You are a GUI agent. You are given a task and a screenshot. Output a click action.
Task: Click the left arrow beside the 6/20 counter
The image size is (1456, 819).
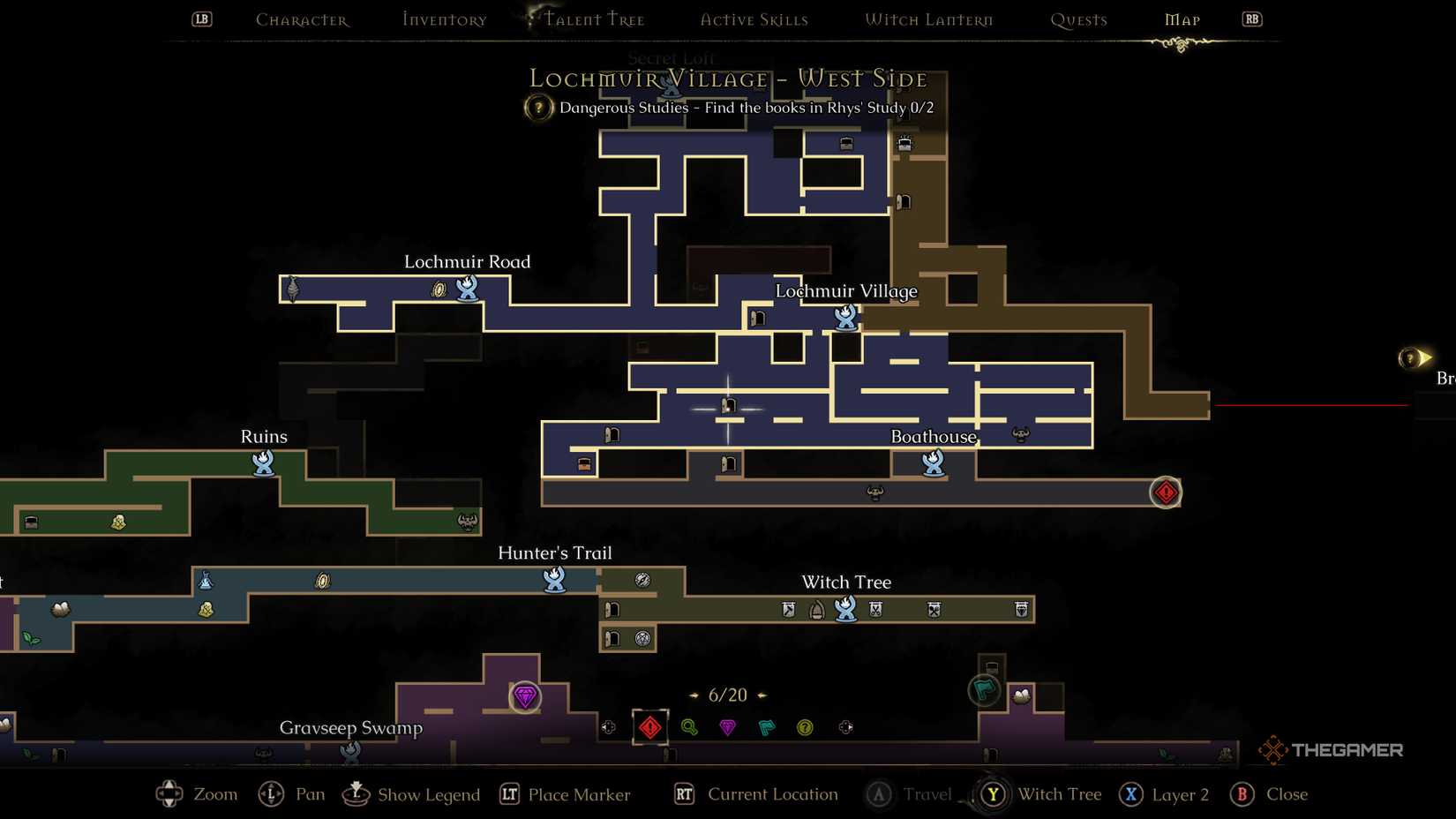coord(691,695)
